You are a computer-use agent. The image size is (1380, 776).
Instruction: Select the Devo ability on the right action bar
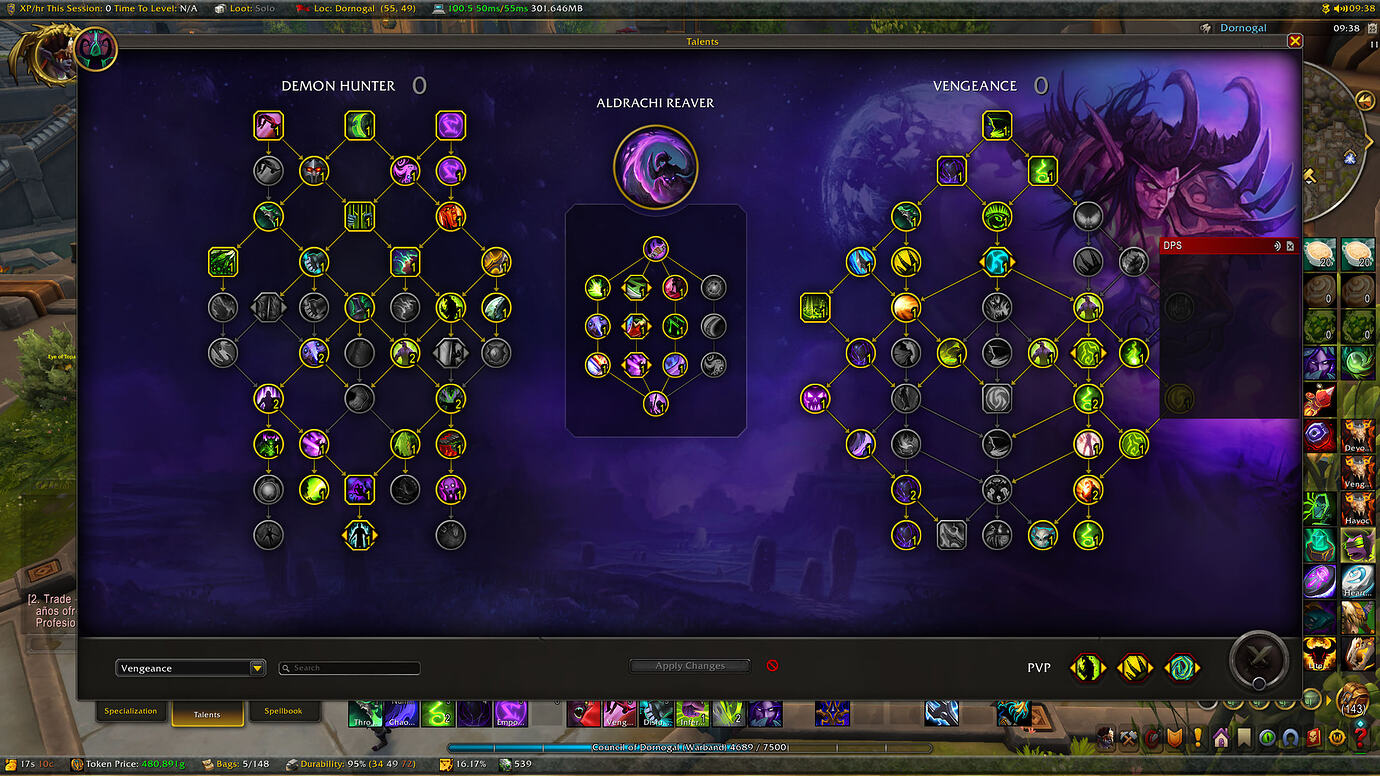1358,435
